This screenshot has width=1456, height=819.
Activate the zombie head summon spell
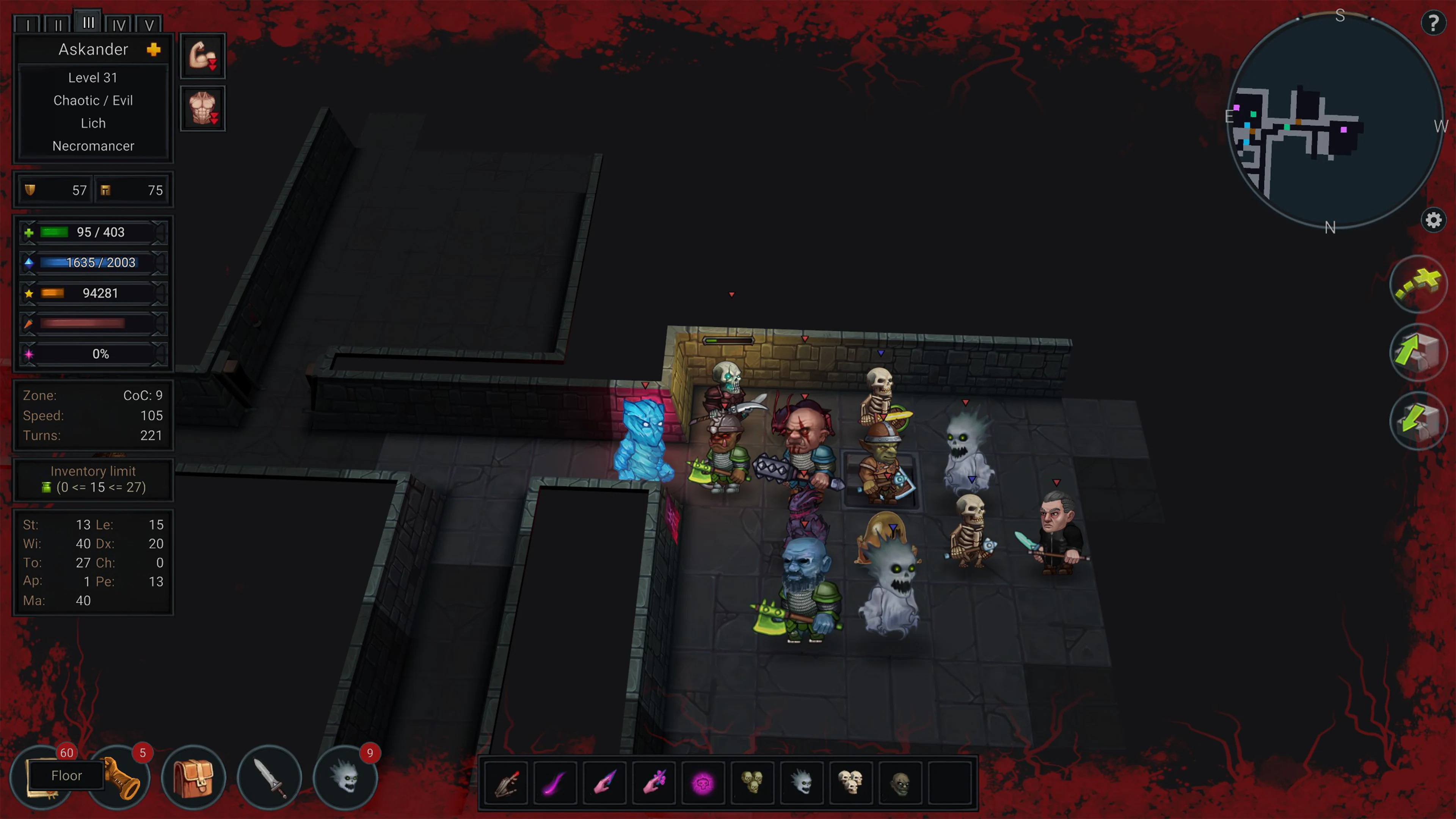click(x=901, y=783)
